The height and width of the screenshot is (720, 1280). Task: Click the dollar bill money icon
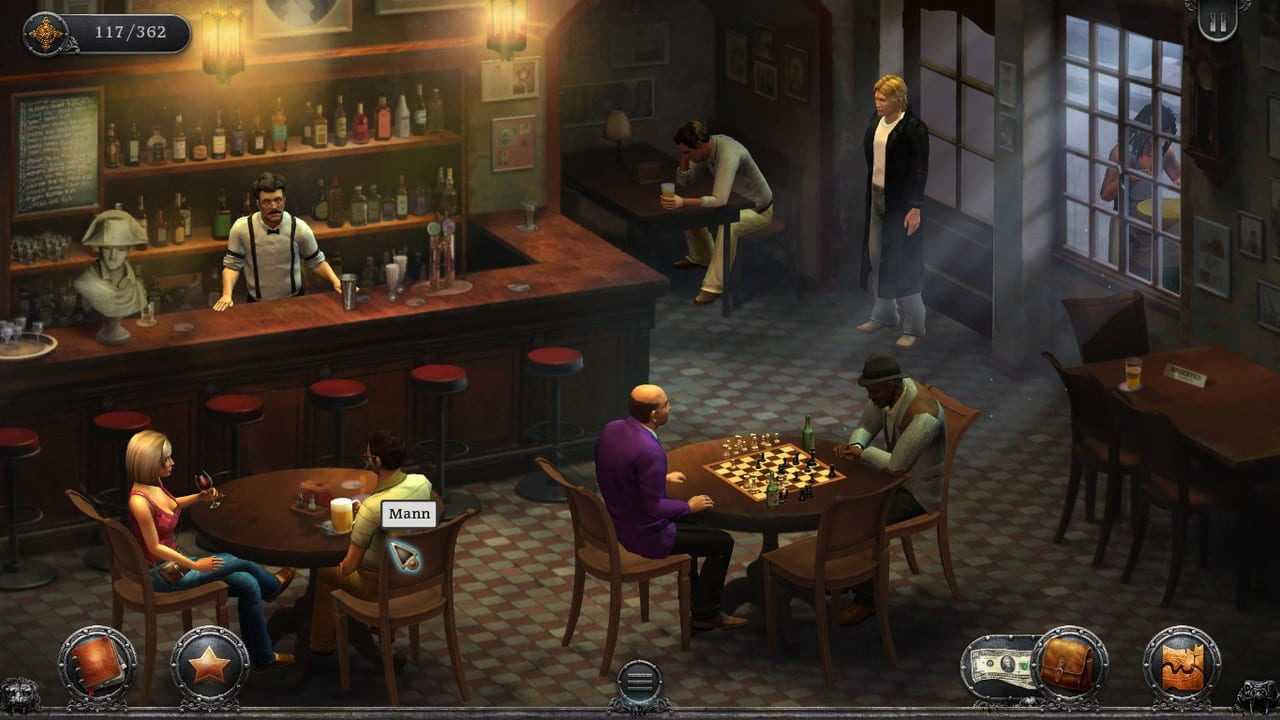tap(998, 665)
